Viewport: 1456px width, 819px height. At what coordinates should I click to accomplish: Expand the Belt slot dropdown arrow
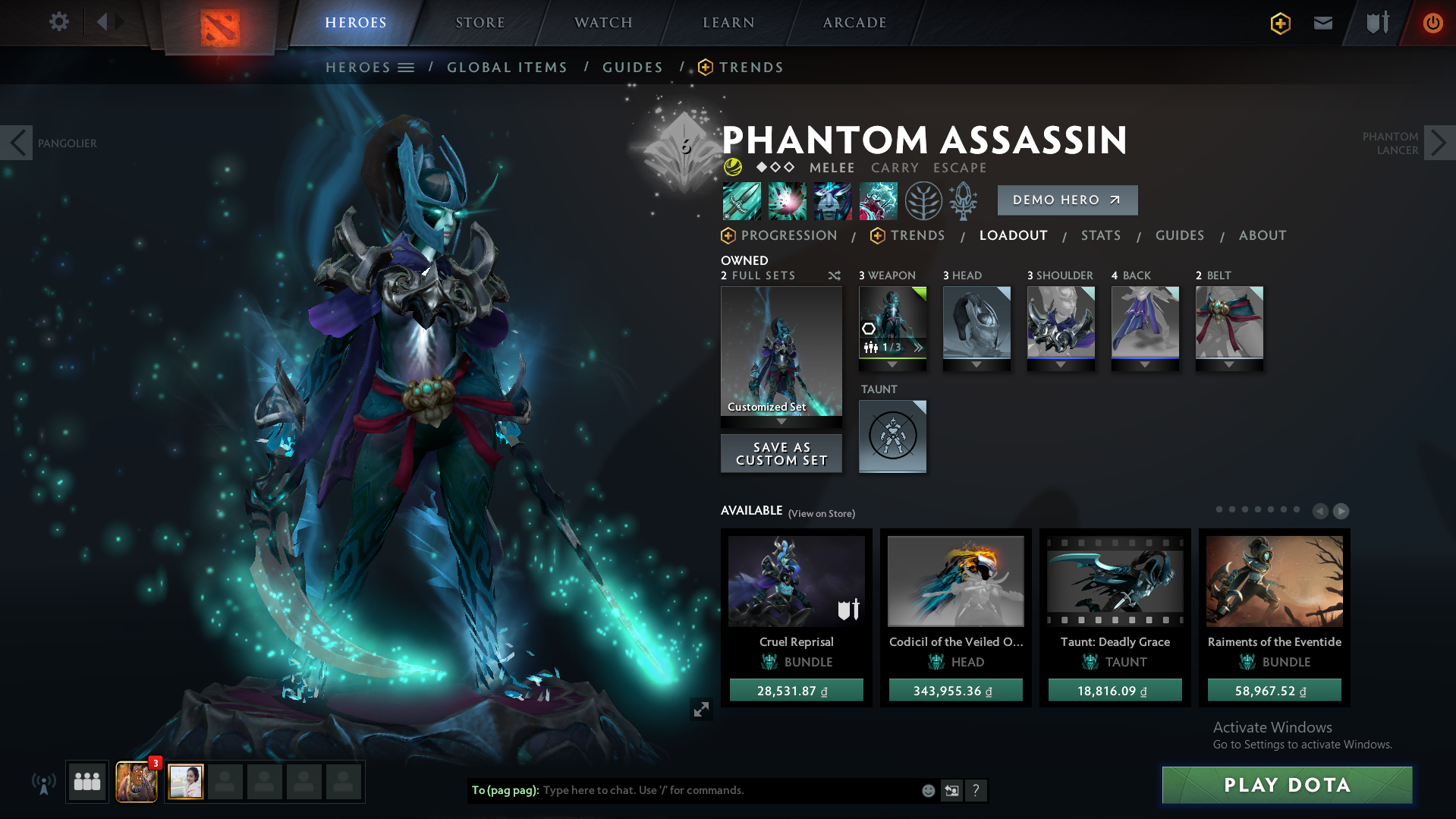tap(1229, 364)
